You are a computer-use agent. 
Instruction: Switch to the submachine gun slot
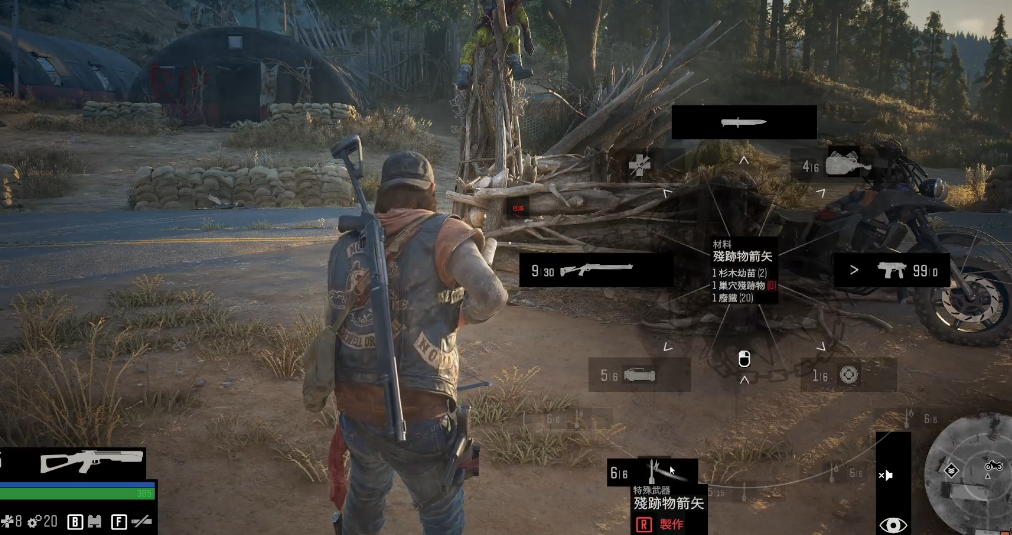(892, 270)
